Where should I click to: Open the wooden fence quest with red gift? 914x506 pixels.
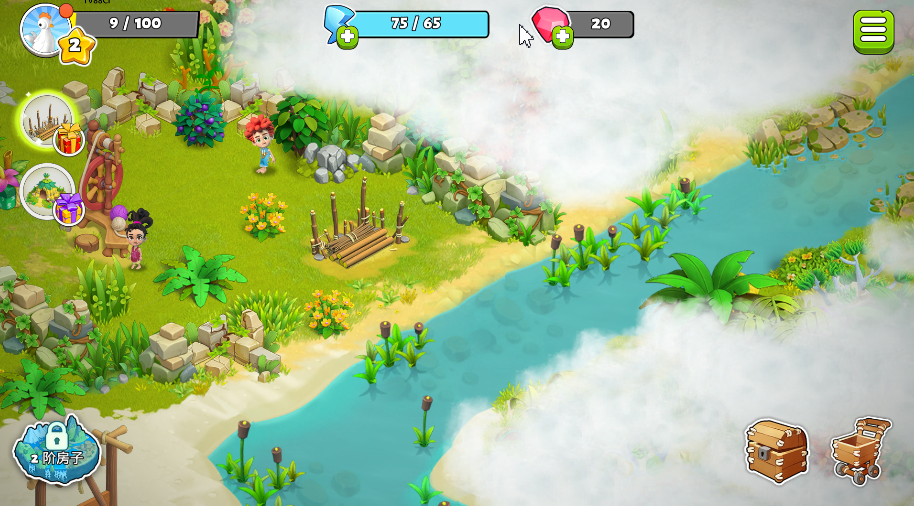click(47, 120)
